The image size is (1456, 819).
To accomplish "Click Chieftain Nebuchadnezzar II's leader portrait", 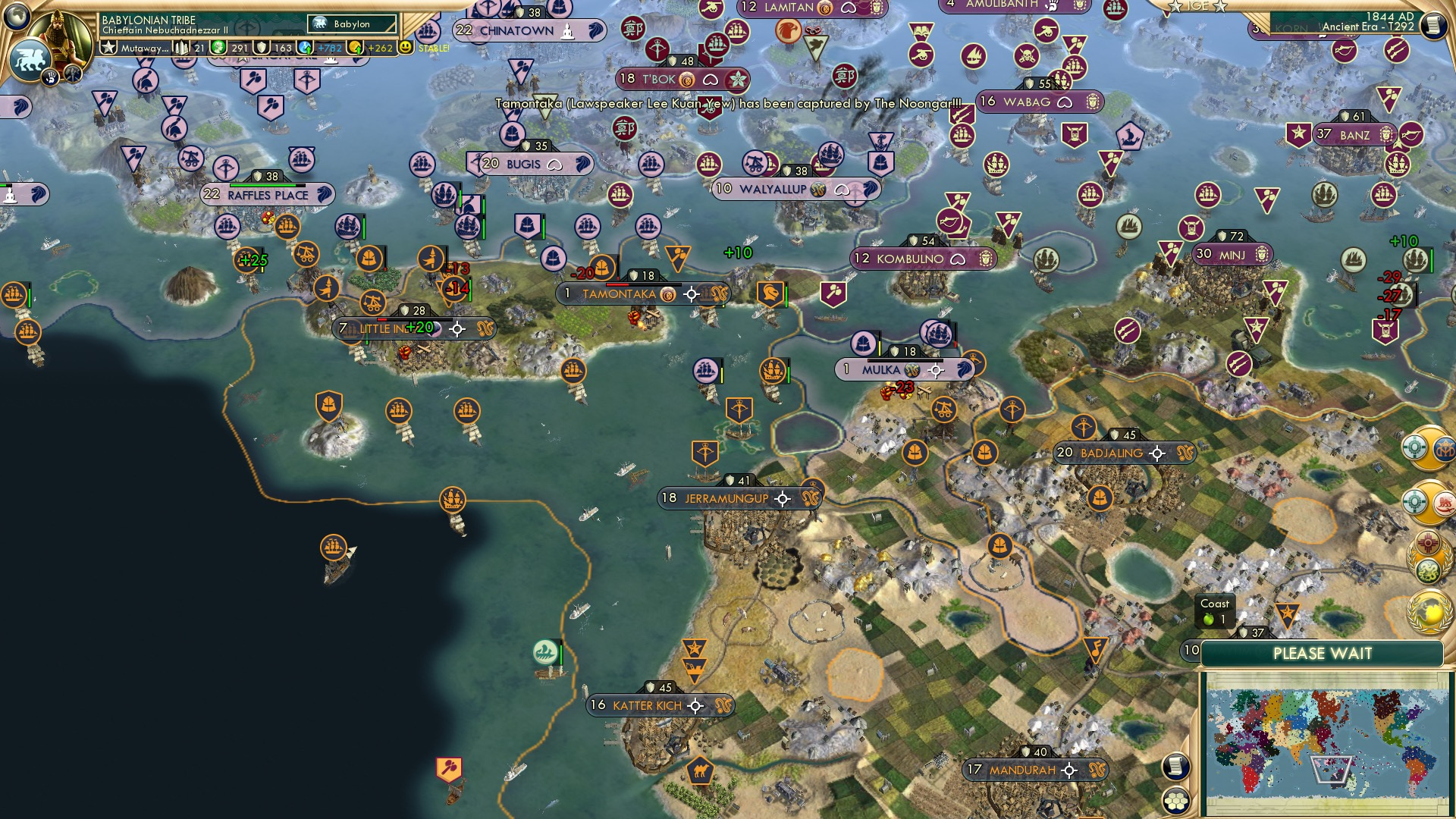I will click(x=61, y=36).
